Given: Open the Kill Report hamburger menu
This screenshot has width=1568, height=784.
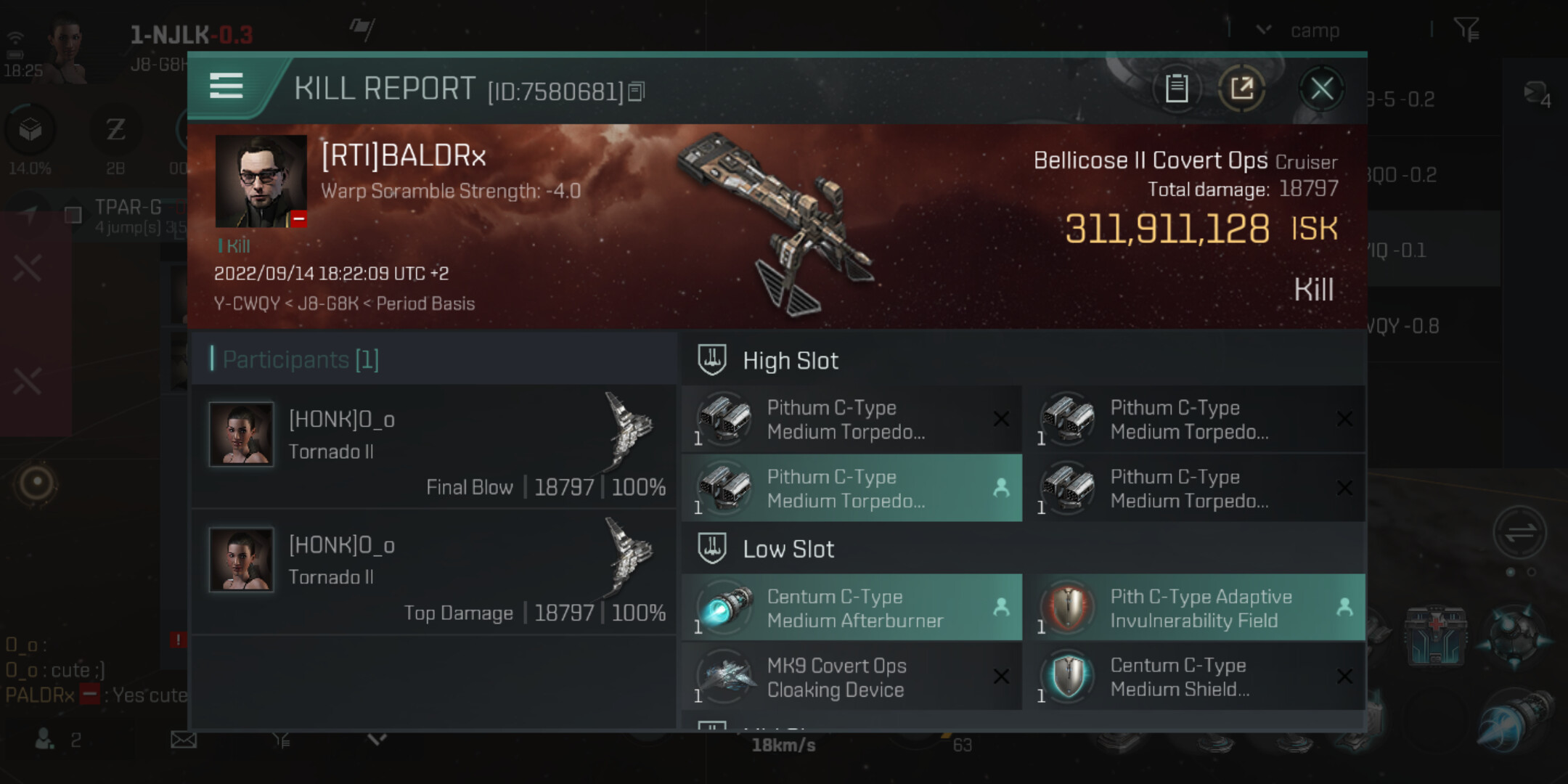Looking at the screenshot, I should pyautogui.click(x=226, y=86).
